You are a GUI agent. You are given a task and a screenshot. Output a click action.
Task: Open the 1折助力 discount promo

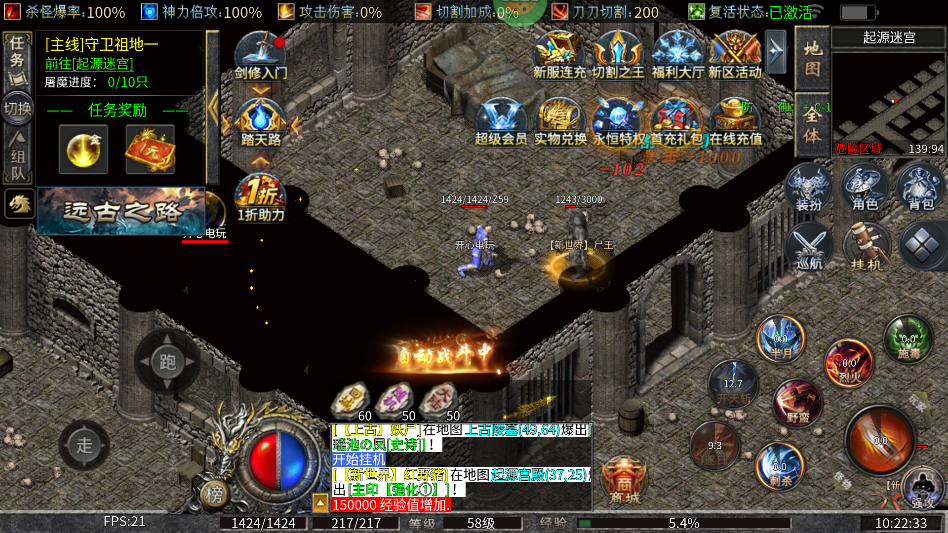261,196
